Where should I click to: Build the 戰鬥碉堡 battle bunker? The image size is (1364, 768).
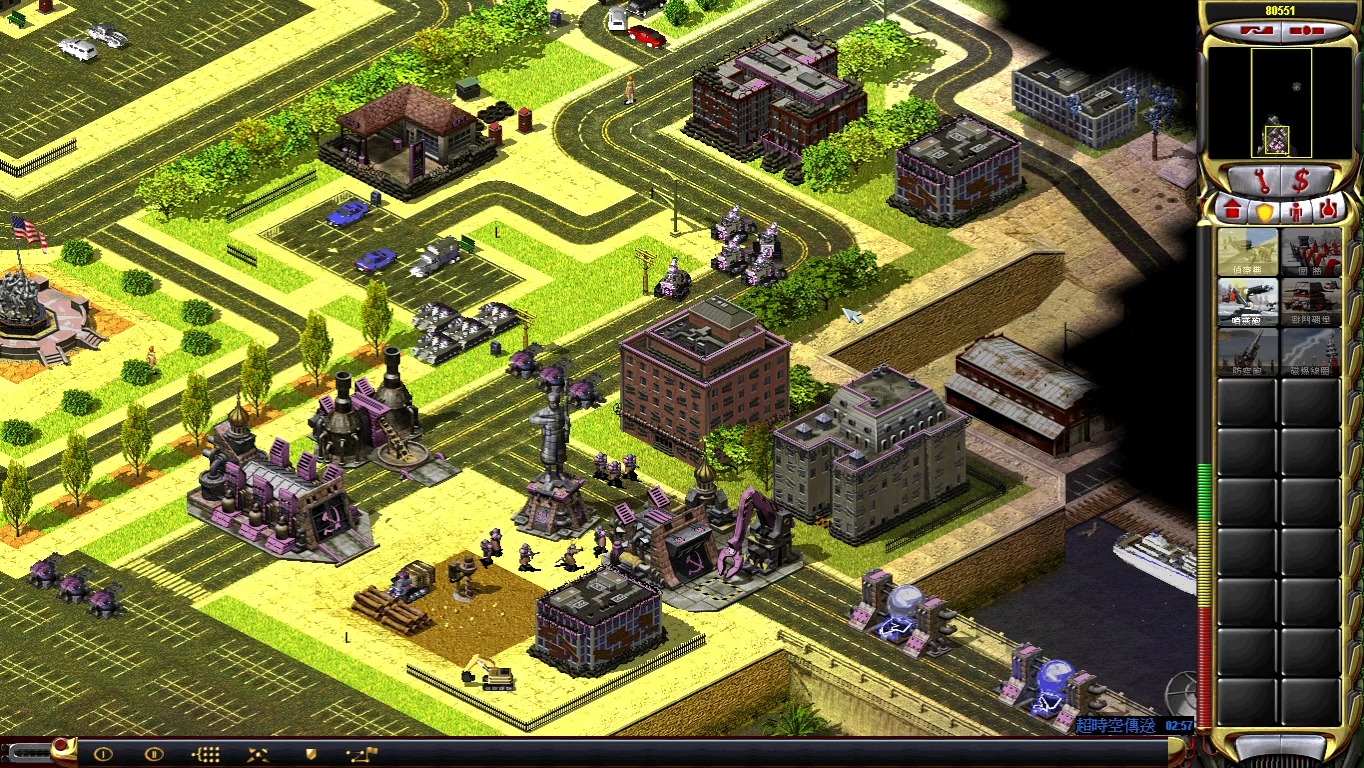click(1311, 301)
